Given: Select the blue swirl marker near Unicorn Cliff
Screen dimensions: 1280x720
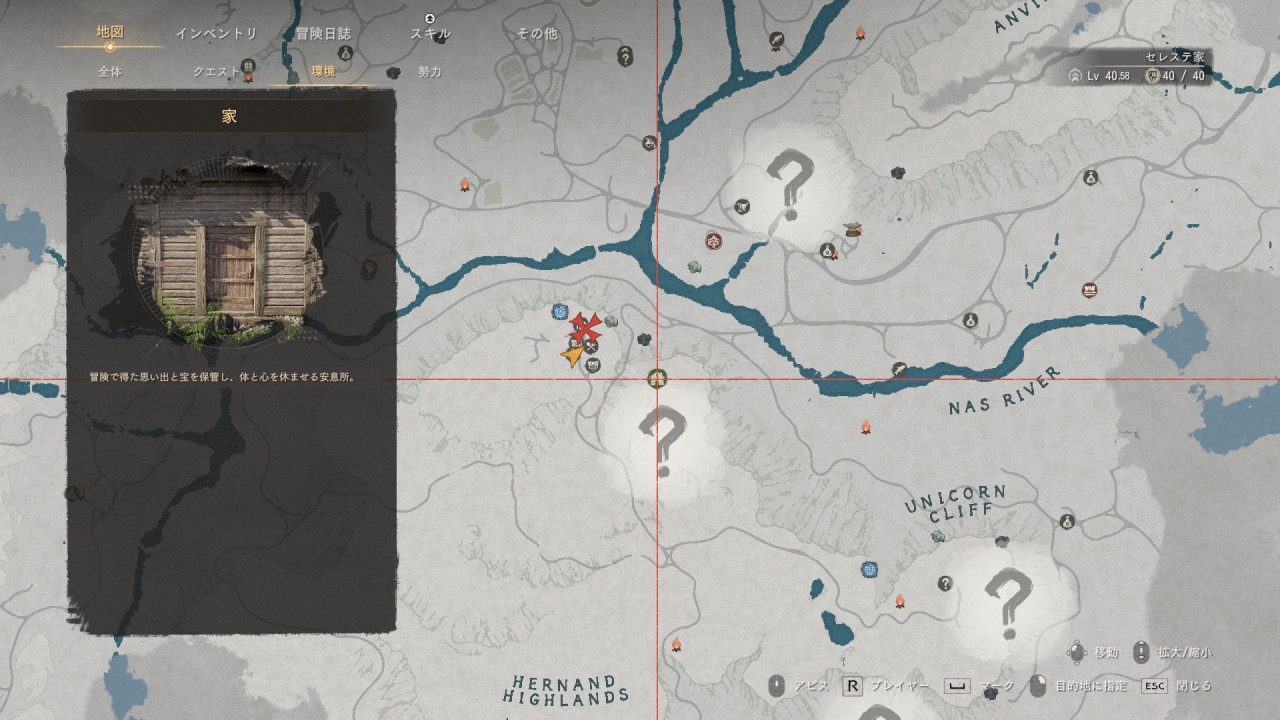Looking at the screenshot, I should point(870,569).
